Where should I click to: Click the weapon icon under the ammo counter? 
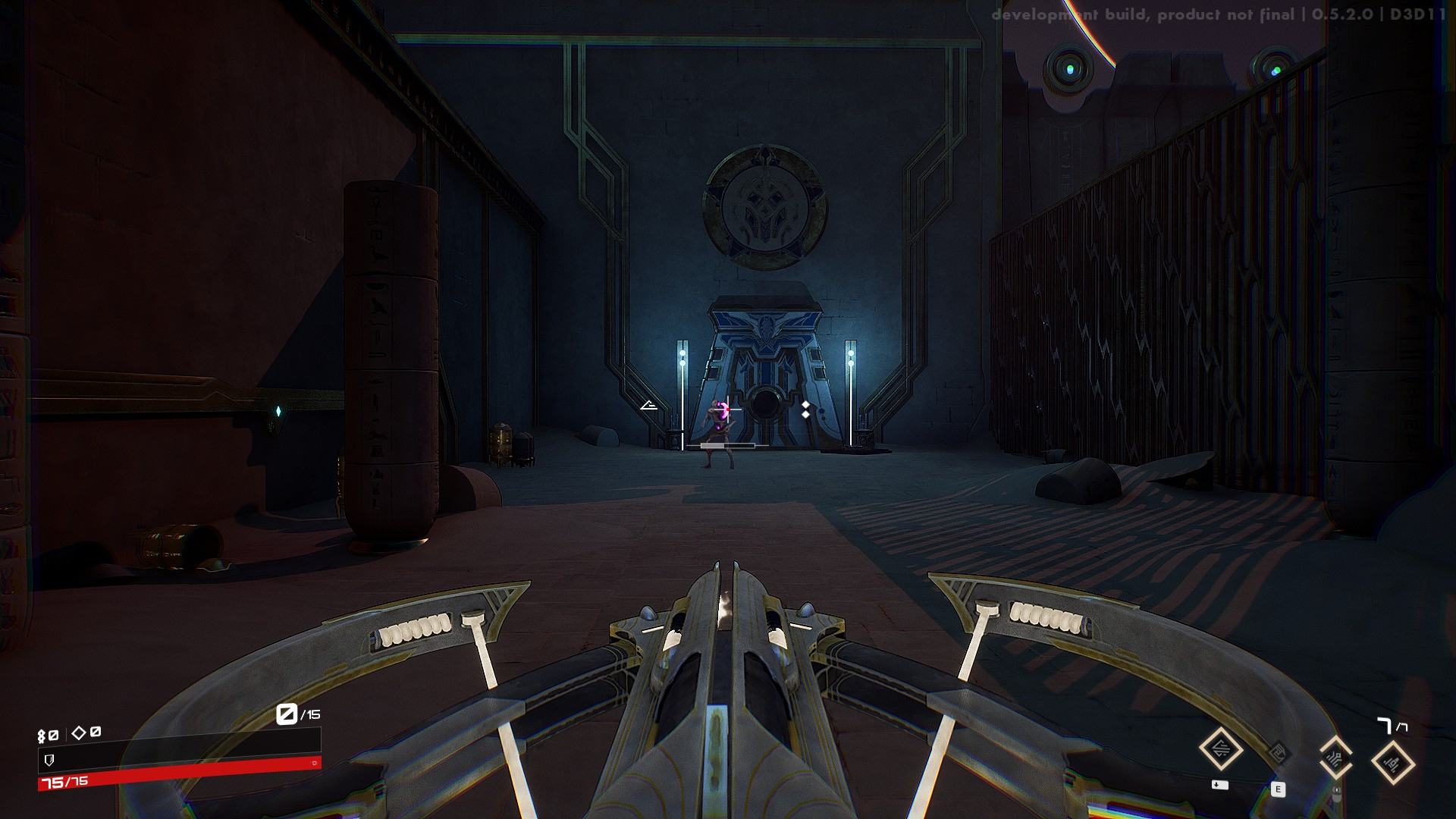pyautogui.click(x=1393, y=763)
